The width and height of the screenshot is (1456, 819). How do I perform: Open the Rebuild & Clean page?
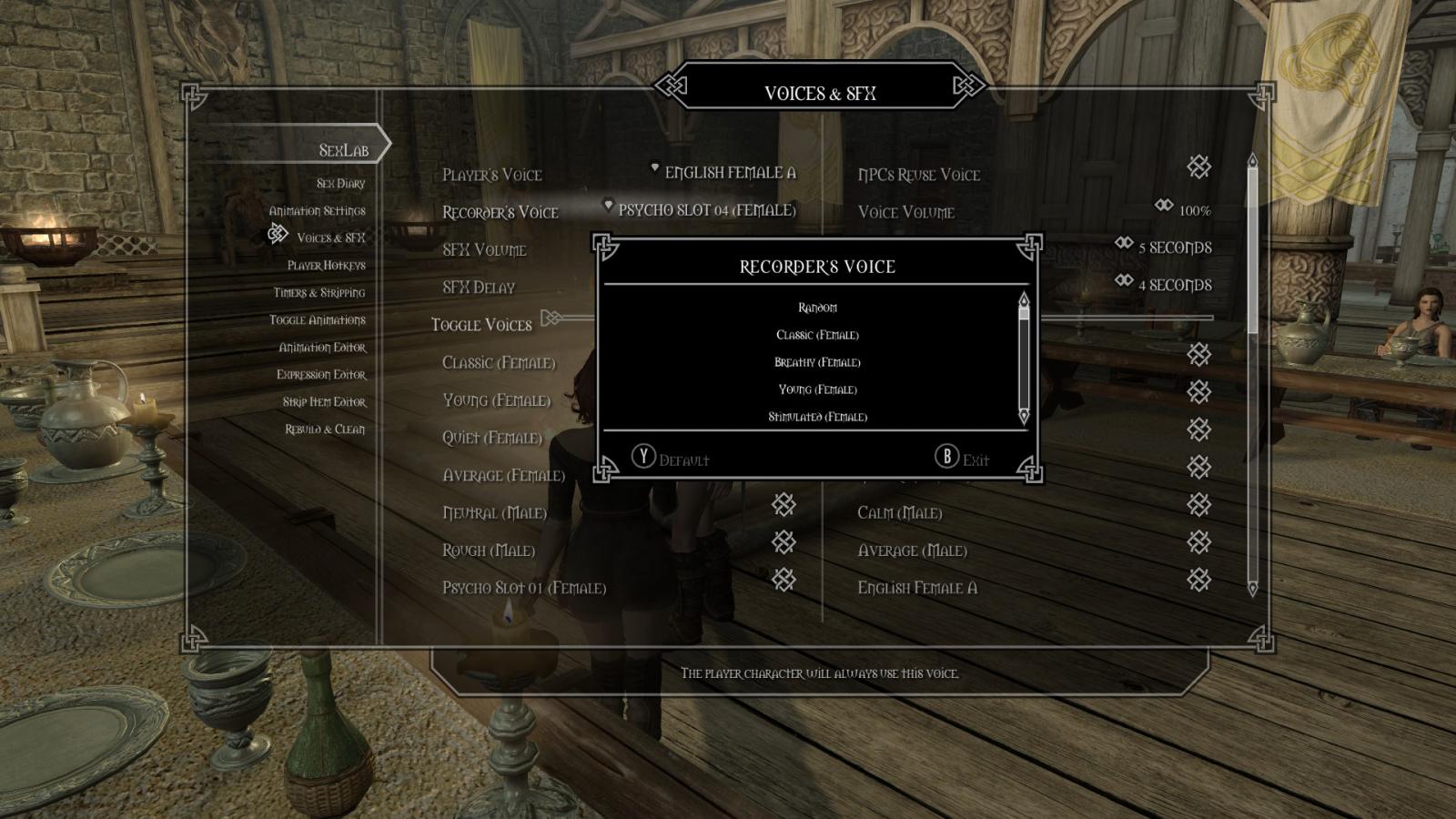[x=324, y=430]
